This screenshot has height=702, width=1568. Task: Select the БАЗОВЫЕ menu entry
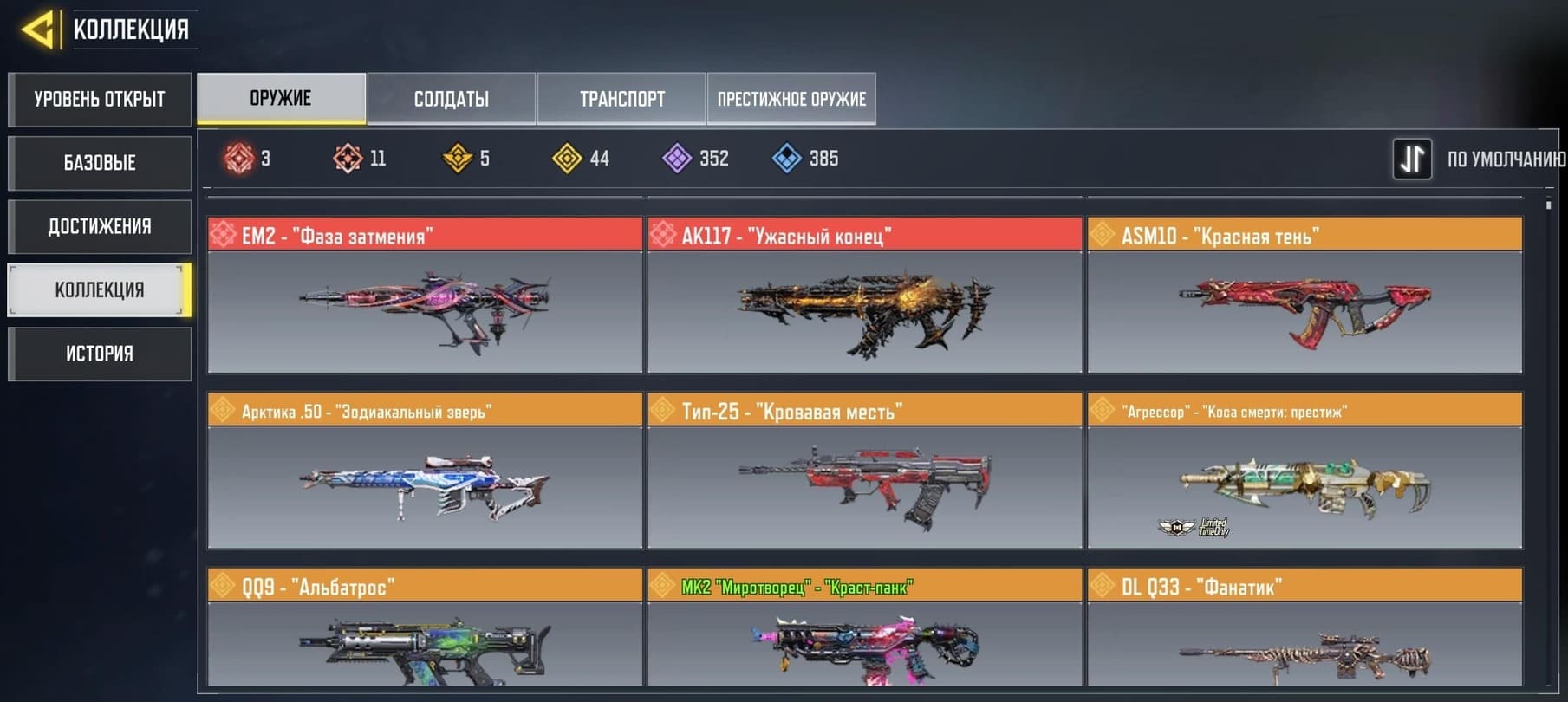[x=100, y=163]
